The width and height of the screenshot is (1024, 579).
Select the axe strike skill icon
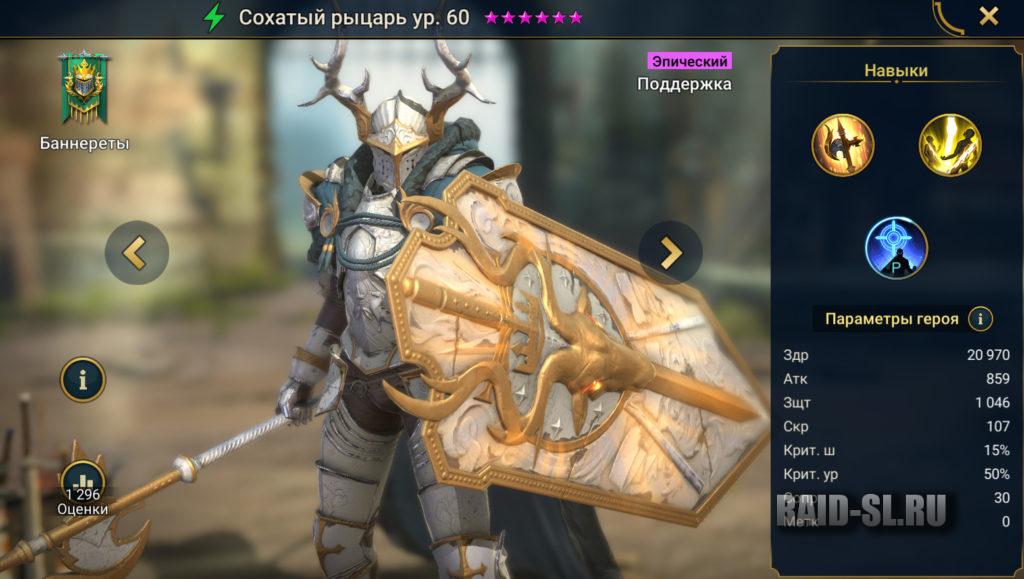843,145
